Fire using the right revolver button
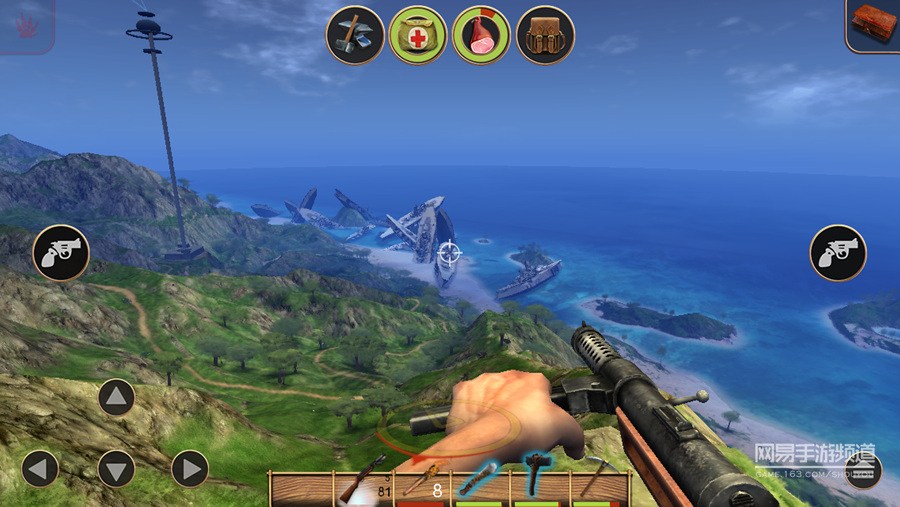The width and height of the screenshot is (900, 507). (x=838, y=252)
